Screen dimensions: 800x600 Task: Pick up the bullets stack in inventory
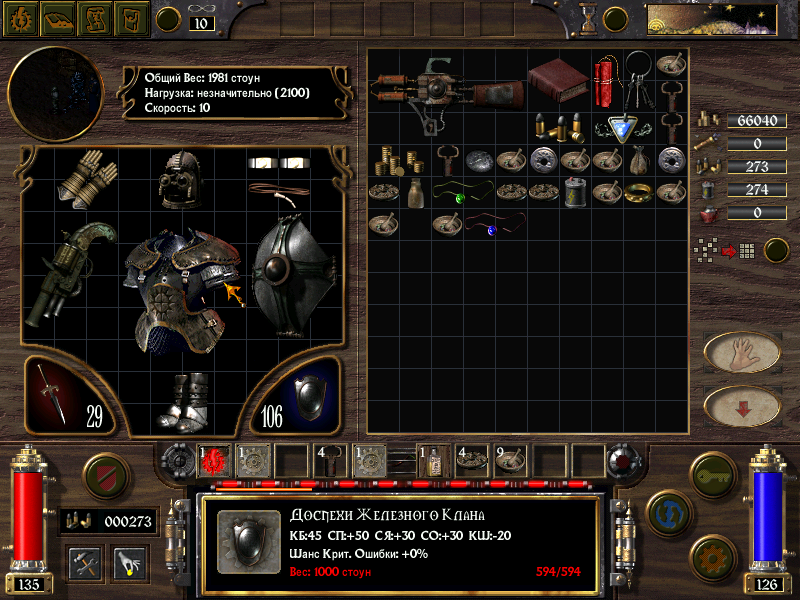pyautogui.click(x=559, y=127)
